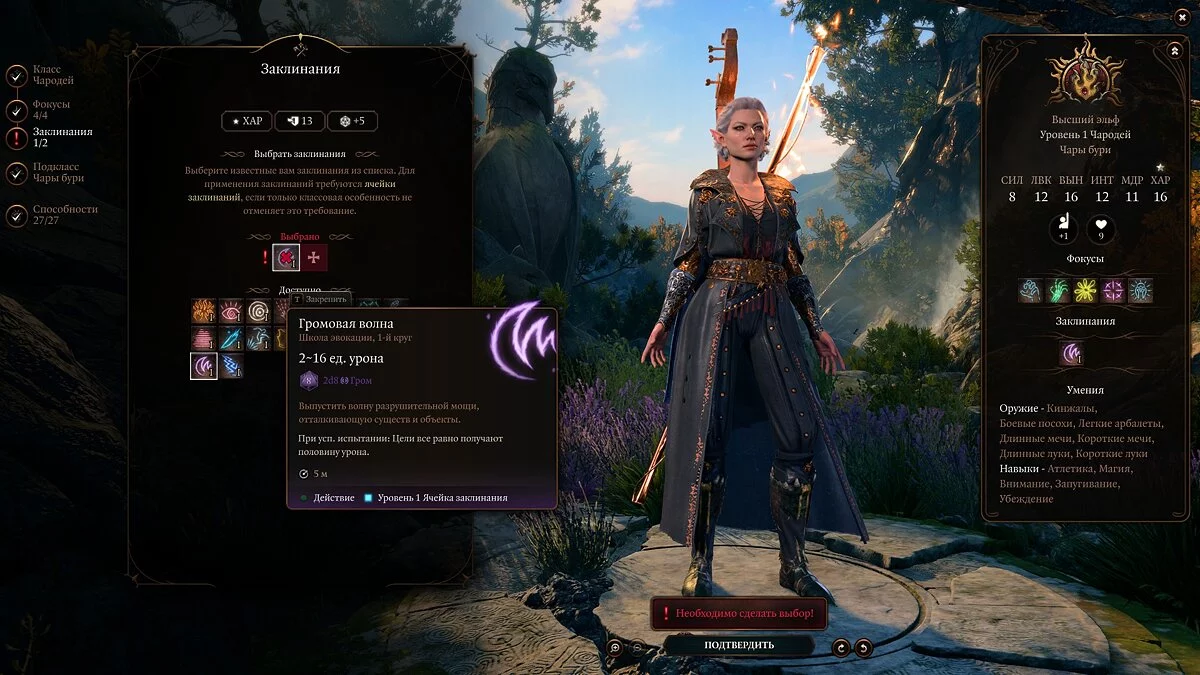The height and width of the screenshot is (675, 1200).
Task: Confirm with the ПОДТВЕРДИТЬ button
Action: click(x=739, y=645)
